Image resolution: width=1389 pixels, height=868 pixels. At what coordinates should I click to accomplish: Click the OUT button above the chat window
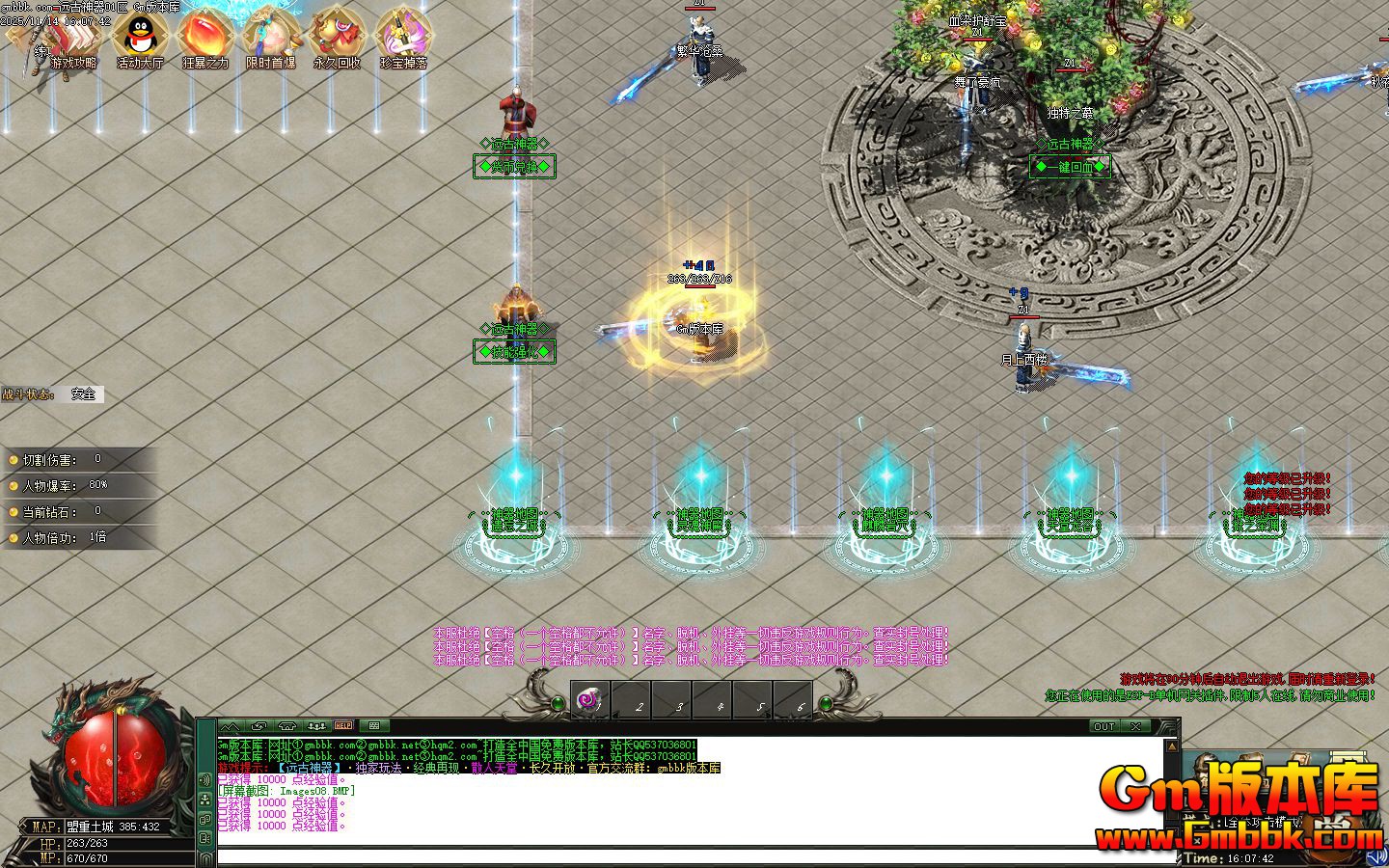click(1103, 726)
